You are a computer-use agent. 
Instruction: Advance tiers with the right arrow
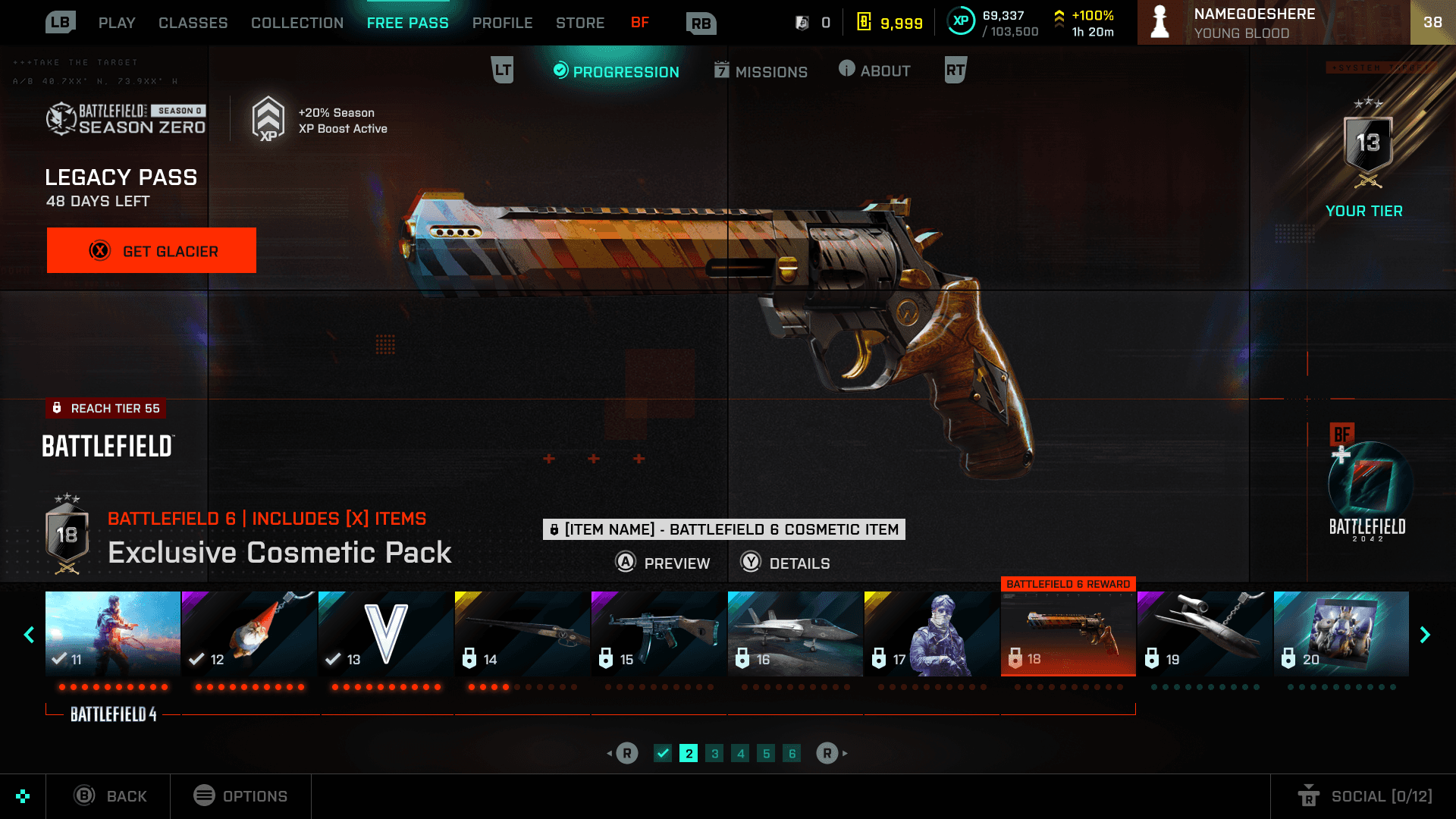pos(1425,635)
